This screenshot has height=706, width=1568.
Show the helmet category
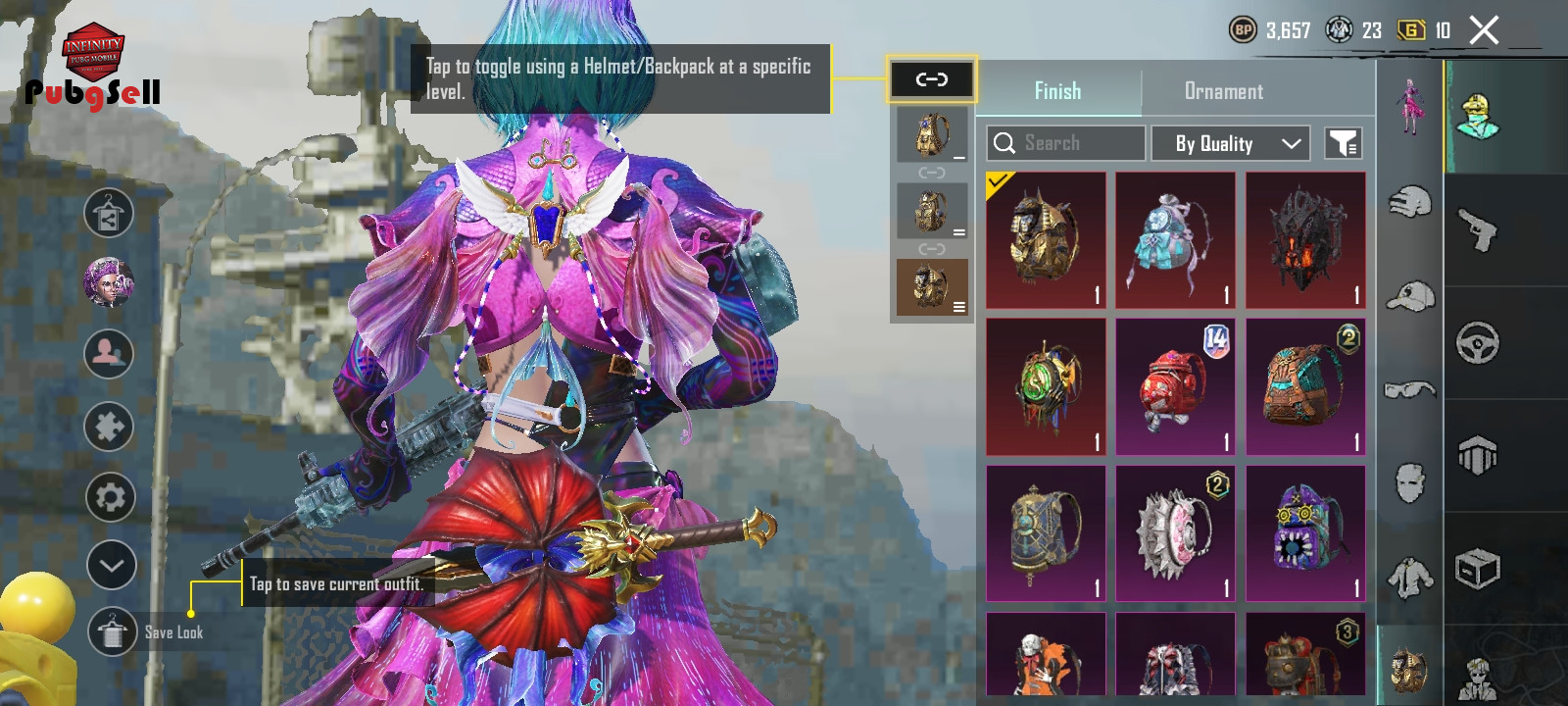click(1410, 202)
